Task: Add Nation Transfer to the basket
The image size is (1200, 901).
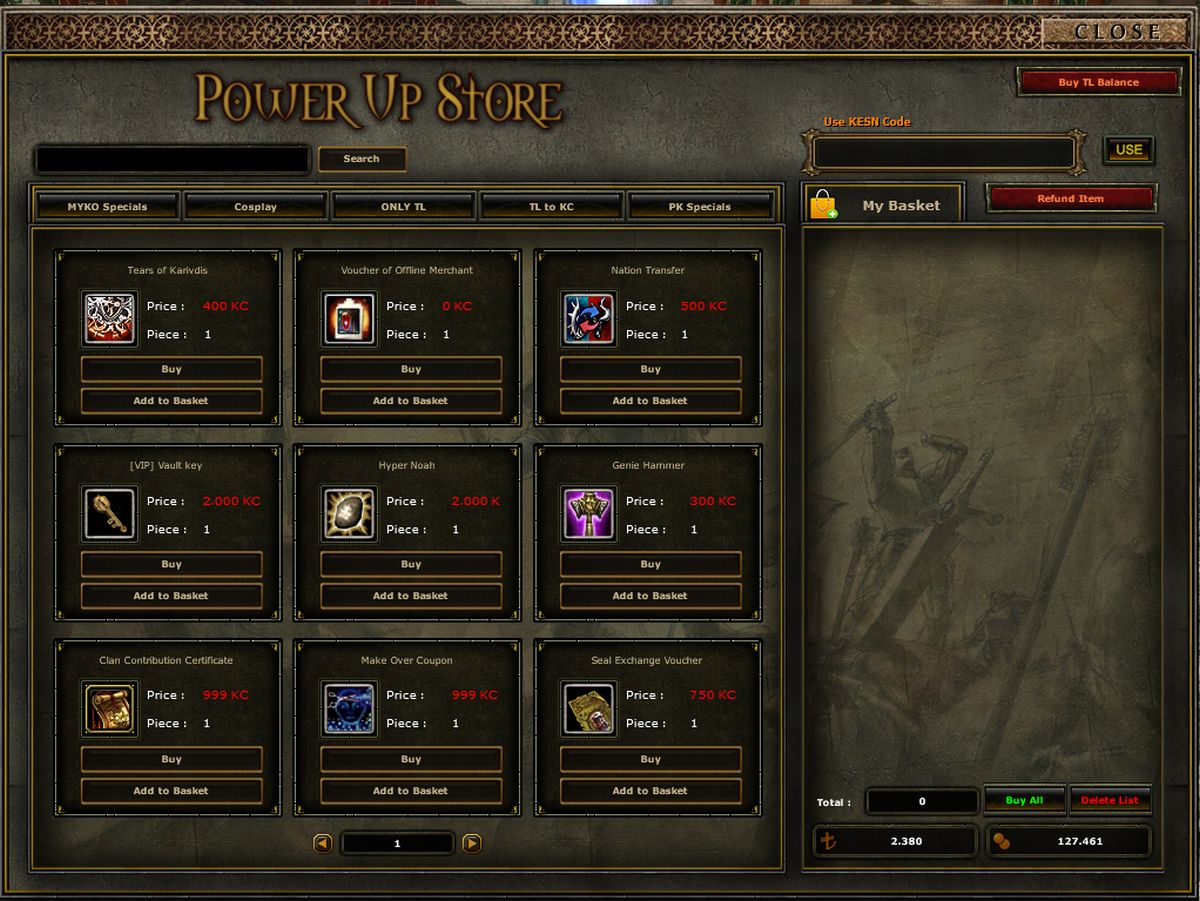Action: coord(650,401)
